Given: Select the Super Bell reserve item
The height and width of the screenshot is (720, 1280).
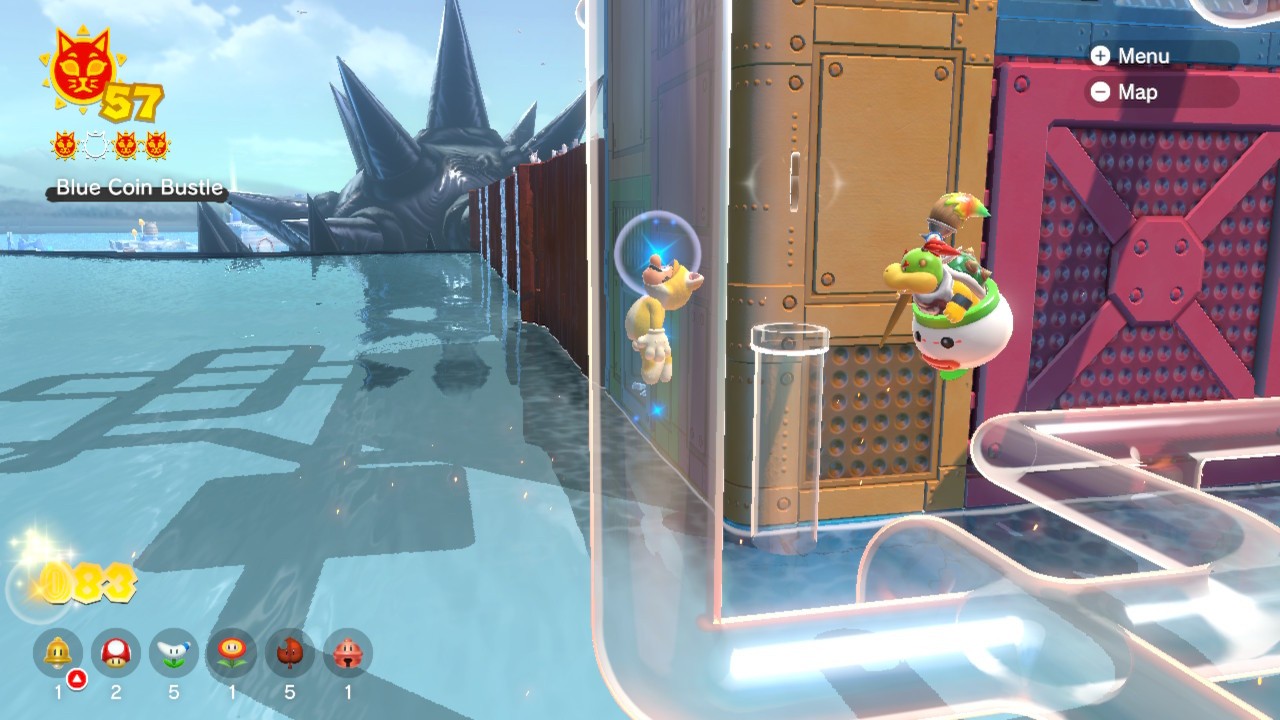Looking at the screenshot, I should coord(58,653).
